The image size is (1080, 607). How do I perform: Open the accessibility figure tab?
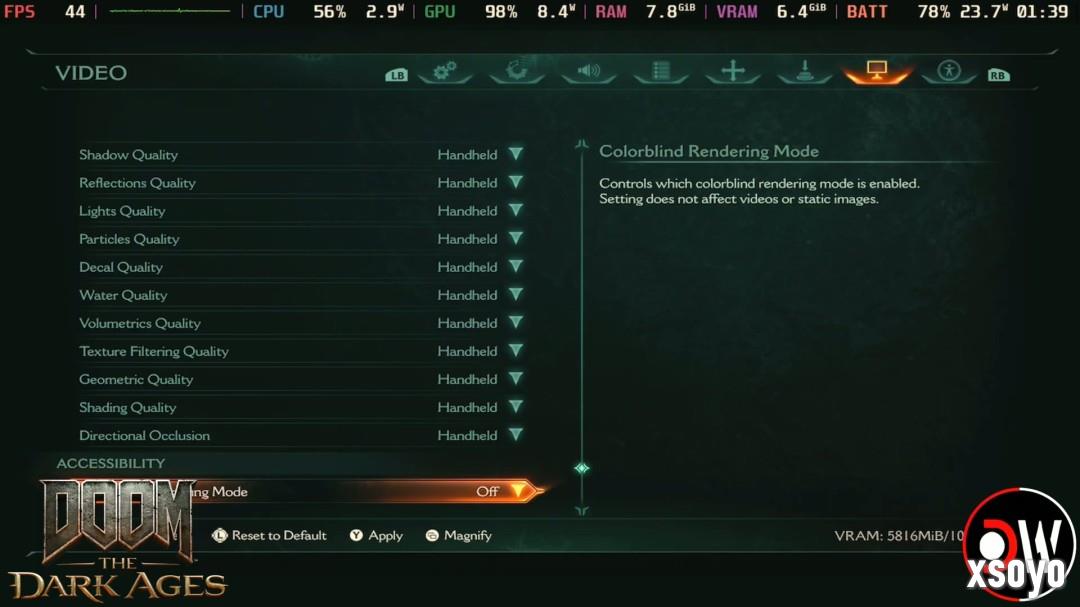[949, 71]
